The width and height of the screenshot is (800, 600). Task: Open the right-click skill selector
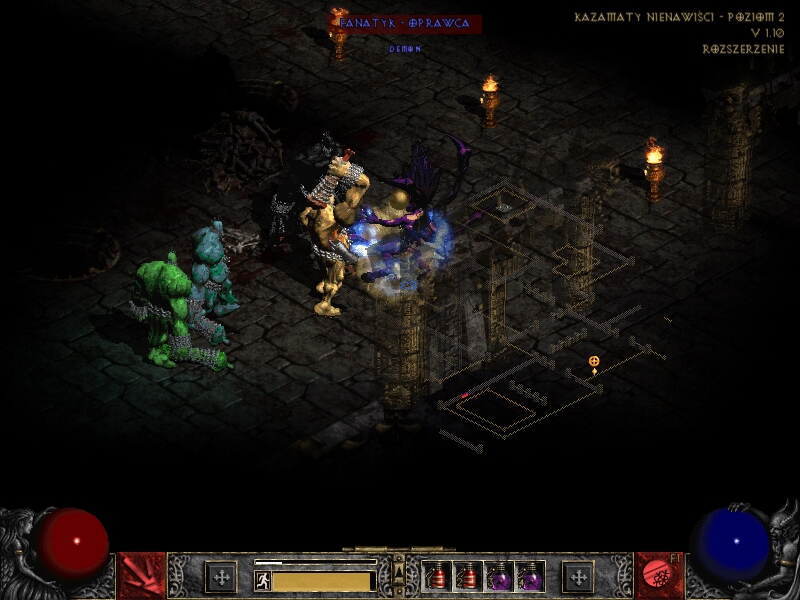(x=658, y=576)
